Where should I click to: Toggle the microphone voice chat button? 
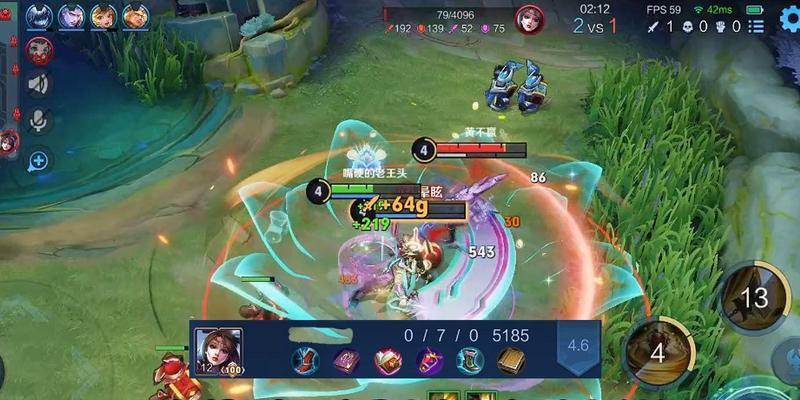[x=39, y=121]
